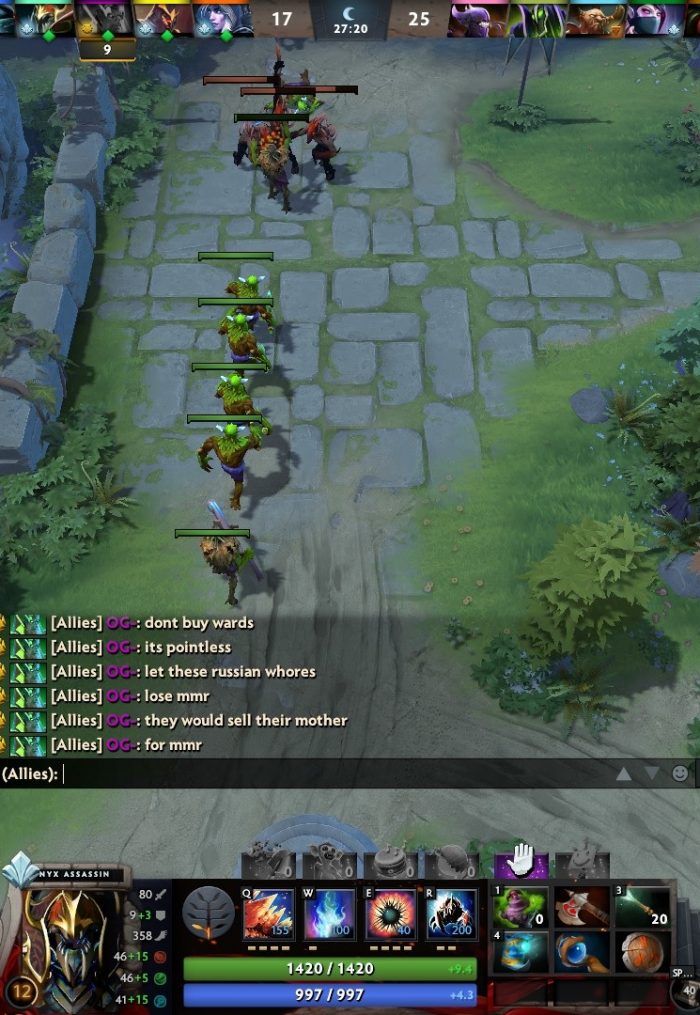Select the blue lens item slot
700x1015 pixels.
pos(582,952)
